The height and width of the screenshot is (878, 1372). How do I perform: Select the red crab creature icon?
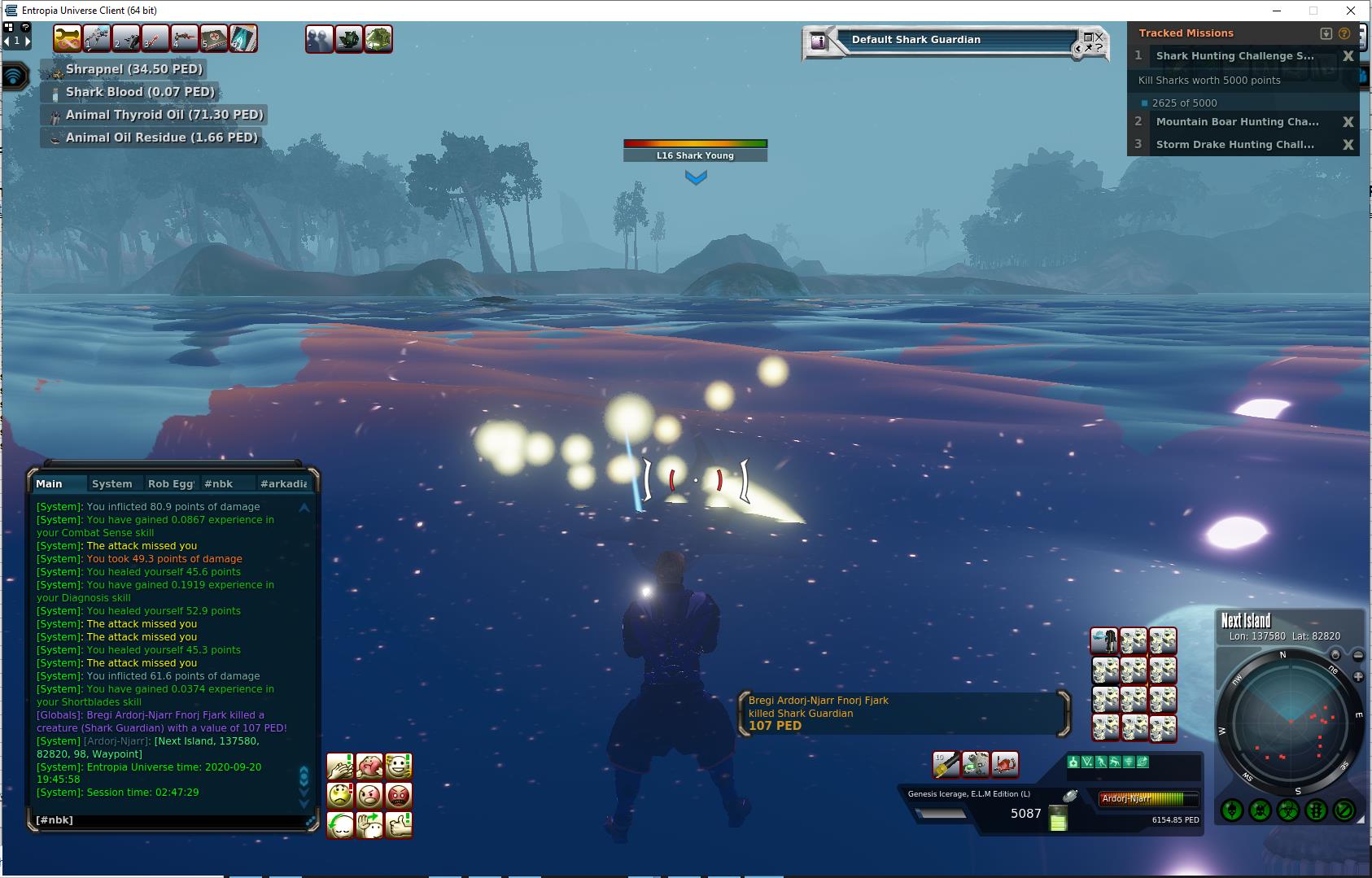[1005, 764]
